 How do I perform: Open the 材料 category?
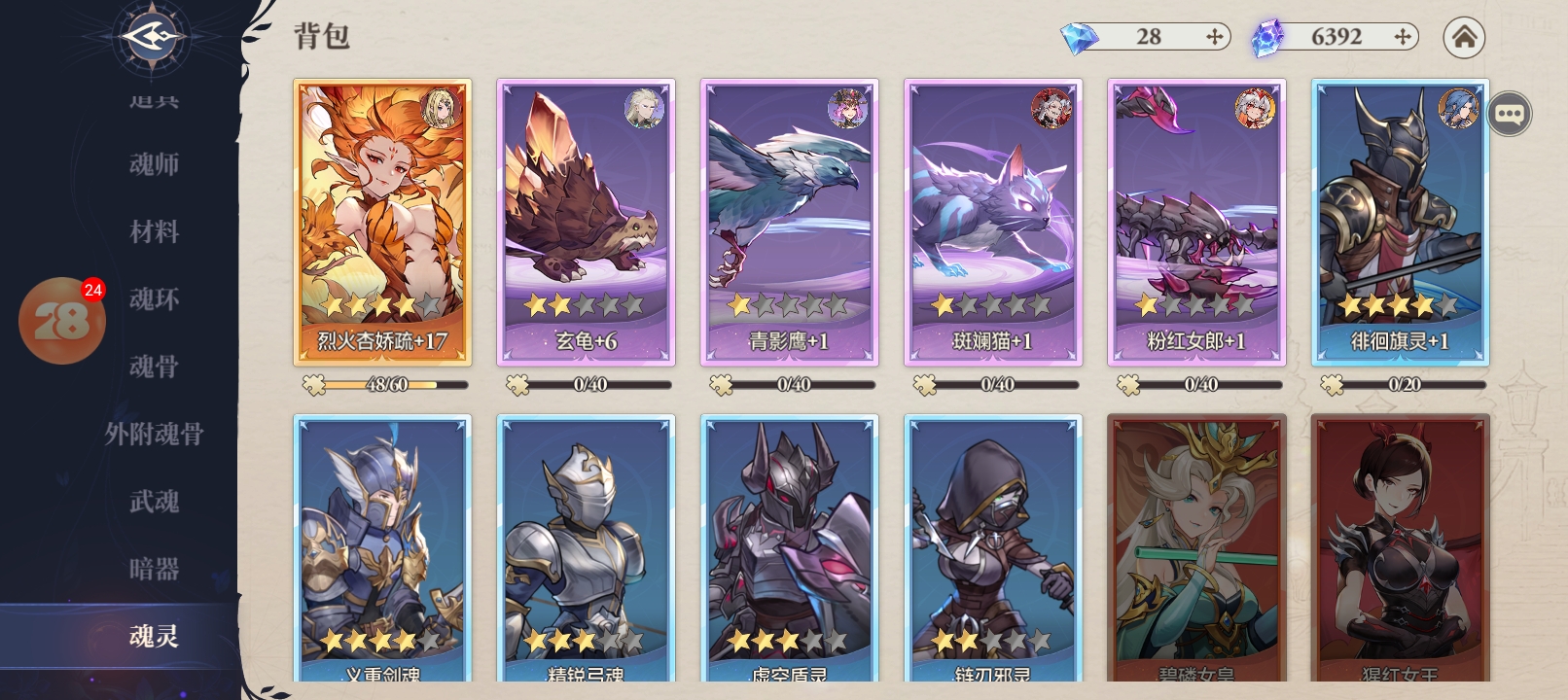[x=154, y=231]
